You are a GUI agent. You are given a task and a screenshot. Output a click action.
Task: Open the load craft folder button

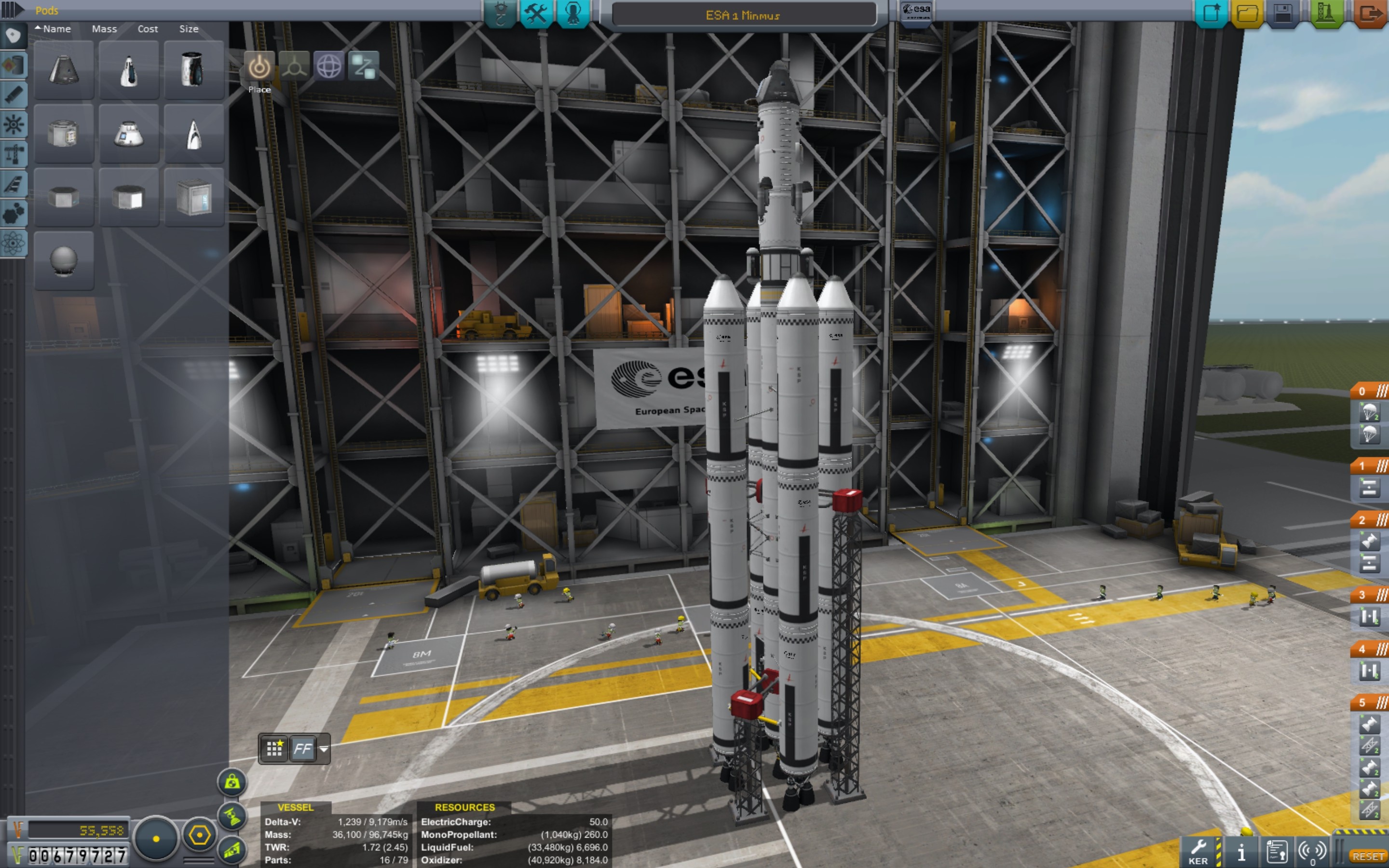coord(1247,13)
